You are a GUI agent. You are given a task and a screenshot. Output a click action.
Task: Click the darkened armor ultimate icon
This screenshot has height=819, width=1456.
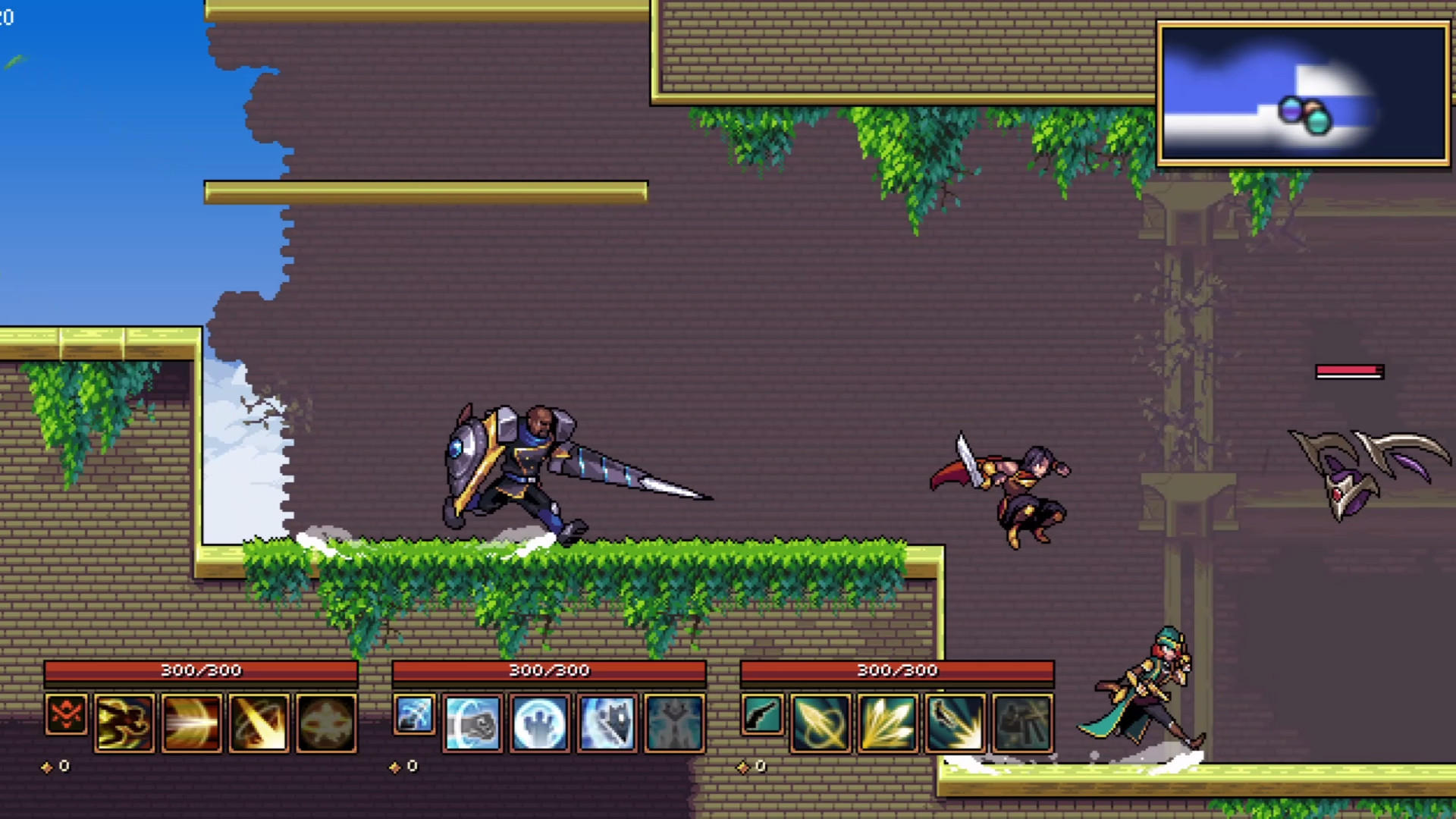[673, 722]
